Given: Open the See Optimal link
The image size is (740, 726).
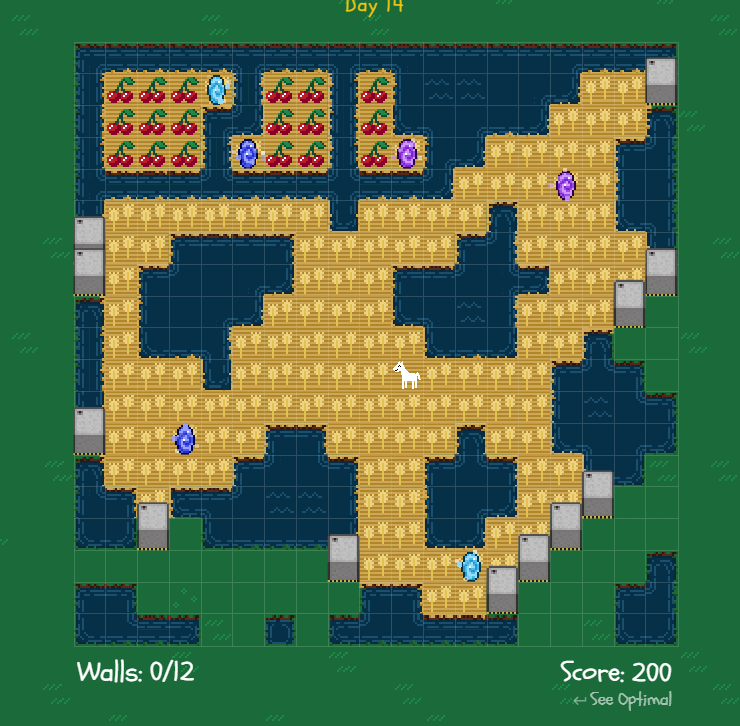Looking at the screenshot, I should (623, 700).
